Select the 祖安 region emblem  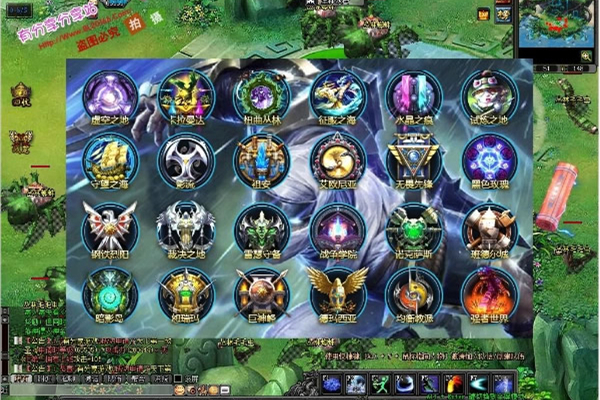tap(262, 160)
